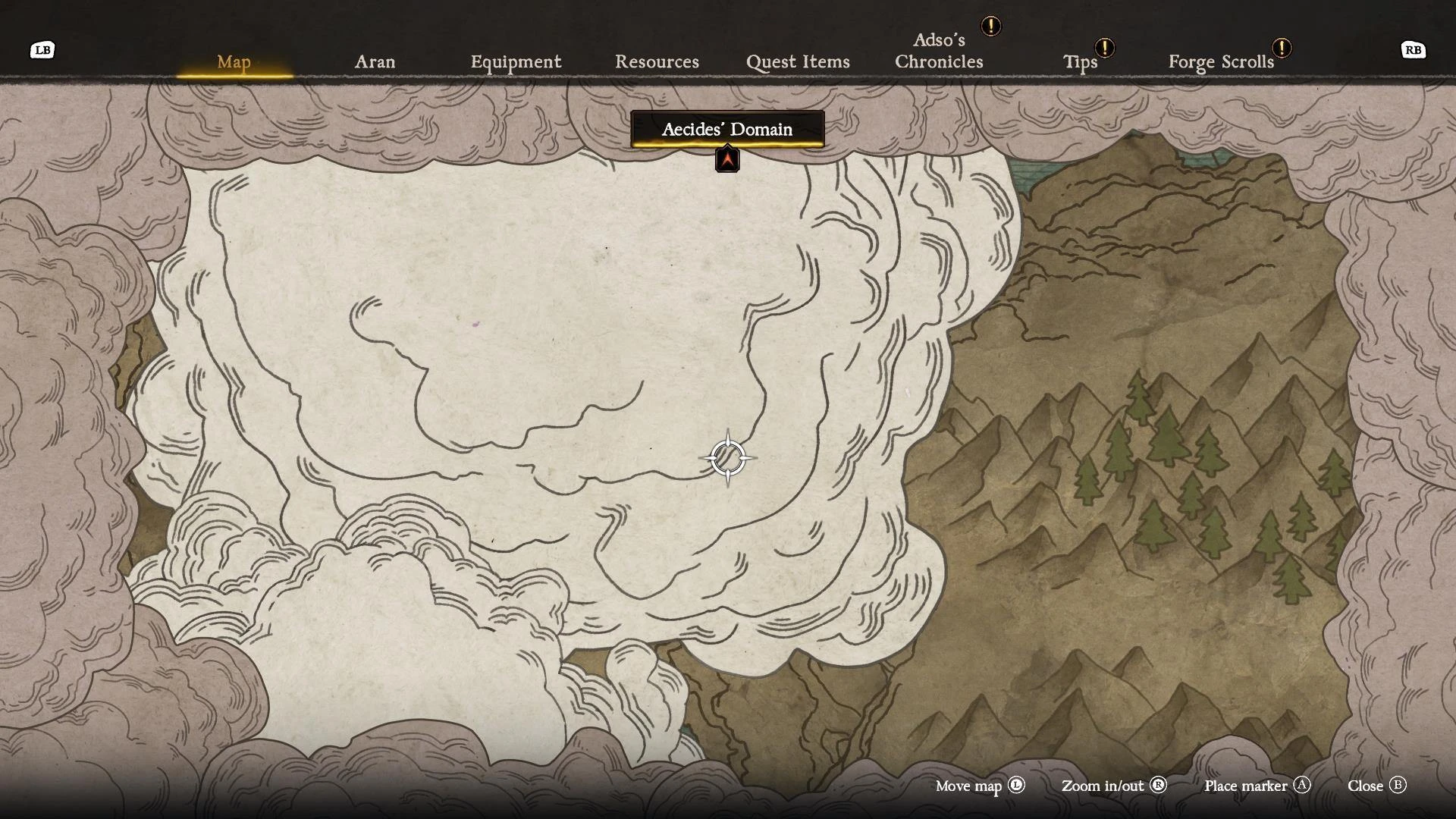Image resolution: width=1456 pixels, height=819 pixels.
Task: Switch to the Map tab
Action: pyautogui.click(x=234, y=62)
